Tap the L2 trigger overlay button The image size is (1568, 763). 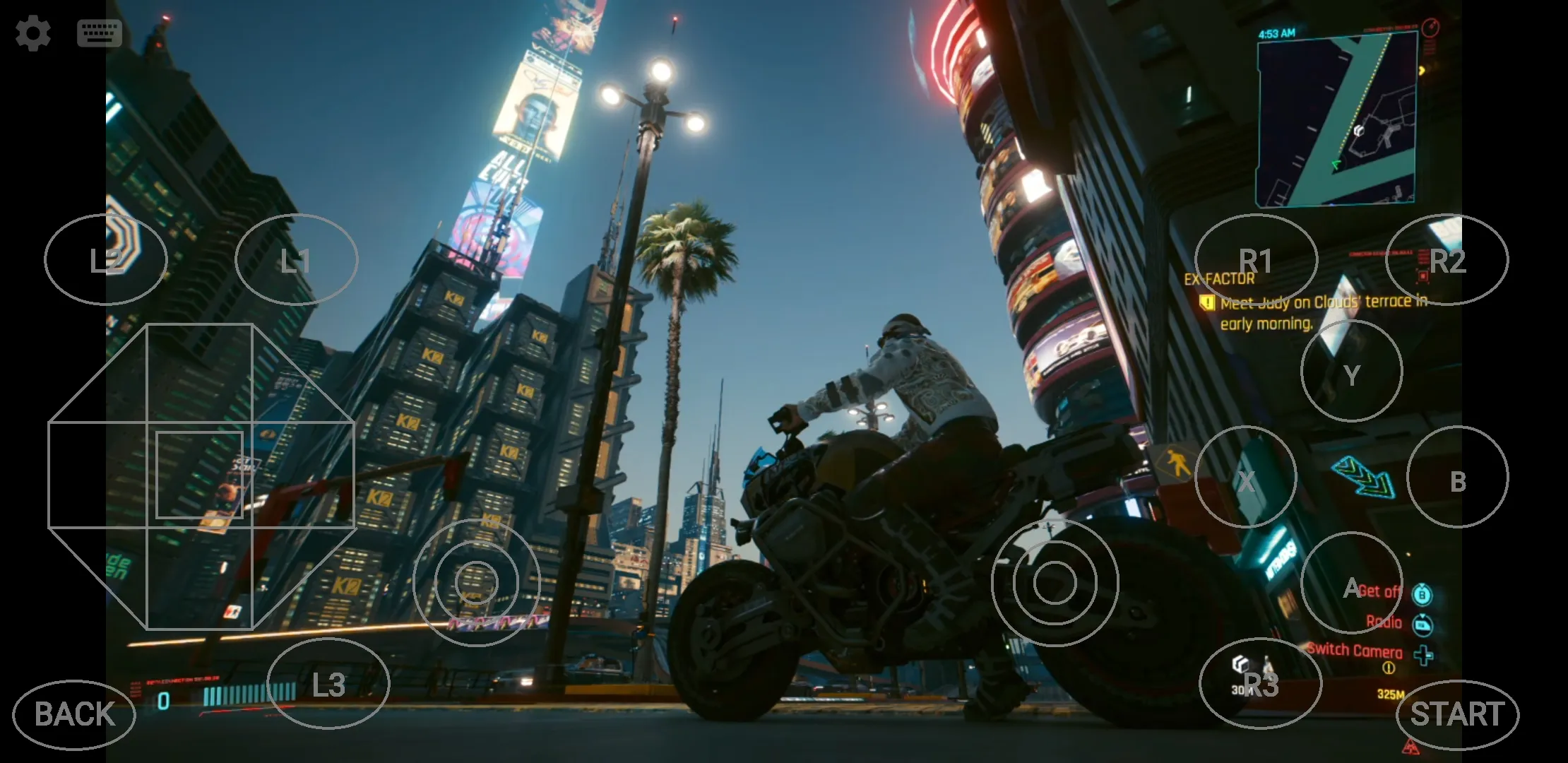click(x=106, y=260)
